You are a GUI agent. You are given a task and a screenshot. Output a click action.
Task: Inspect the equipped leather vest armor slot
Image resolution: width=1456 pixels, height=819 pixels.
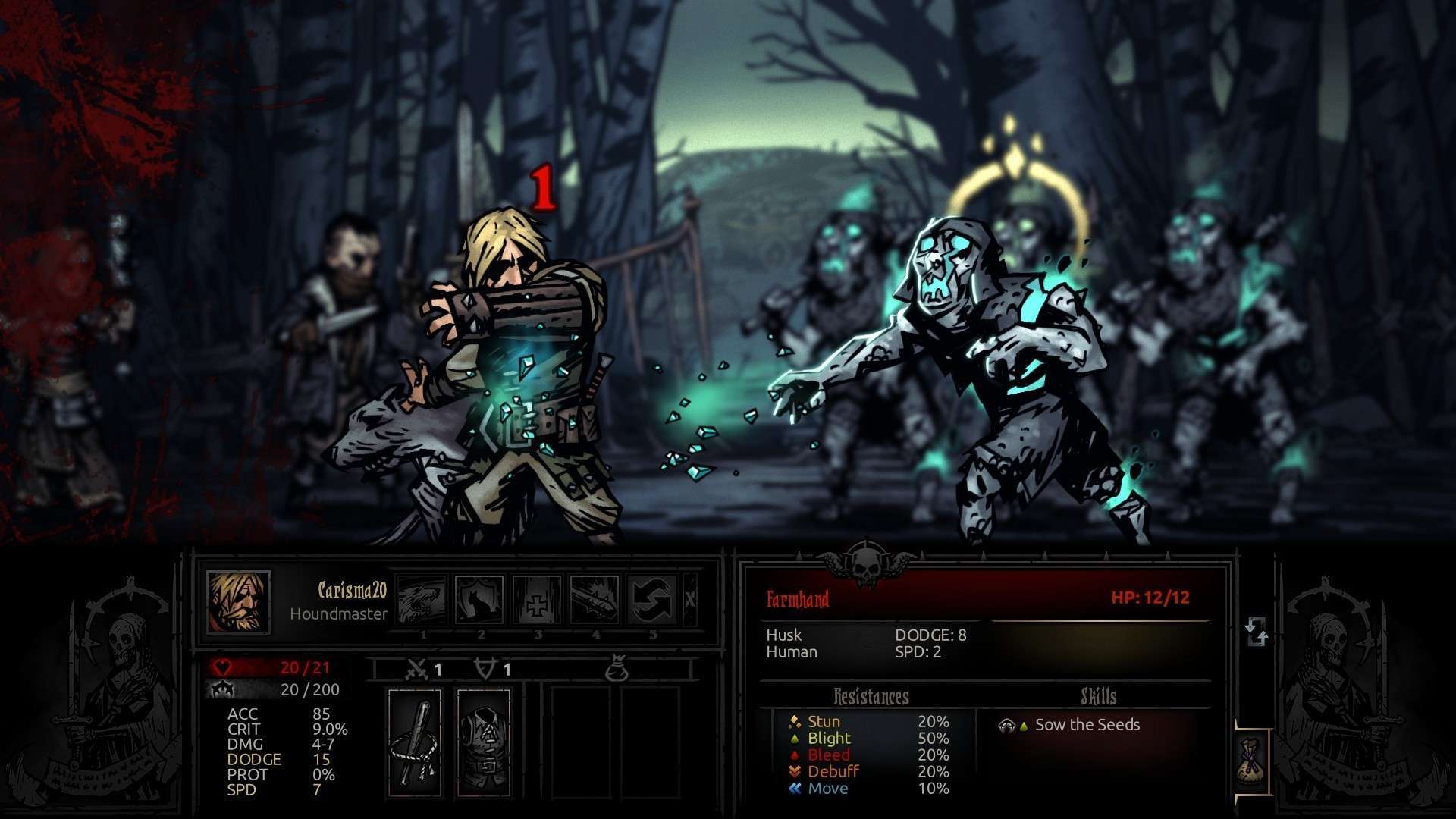click(x=484, y=742)
